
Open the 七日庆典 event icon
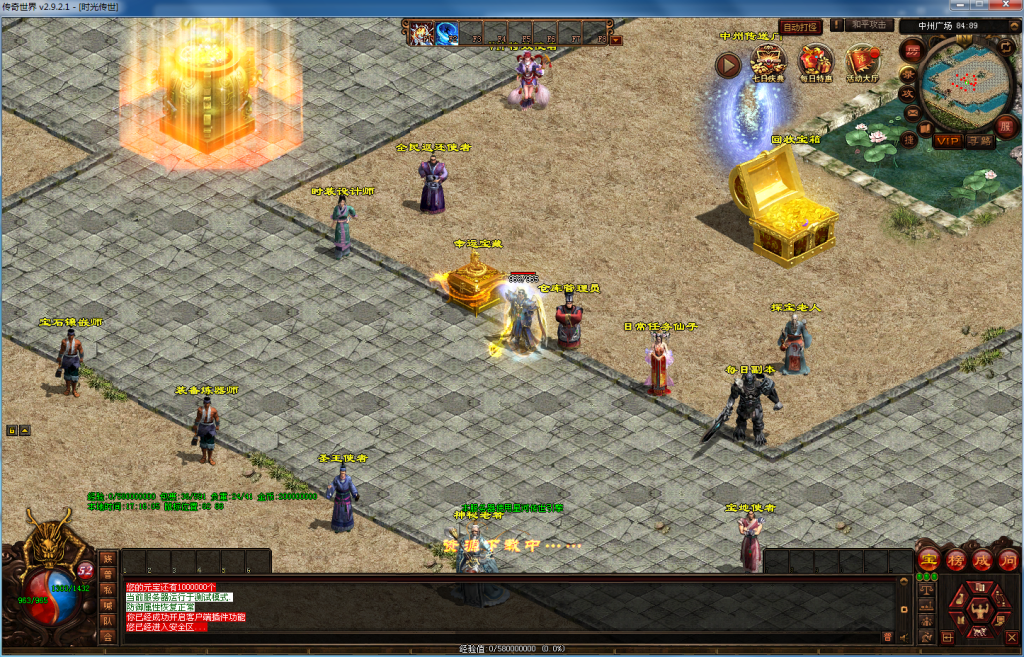(767, 62)
